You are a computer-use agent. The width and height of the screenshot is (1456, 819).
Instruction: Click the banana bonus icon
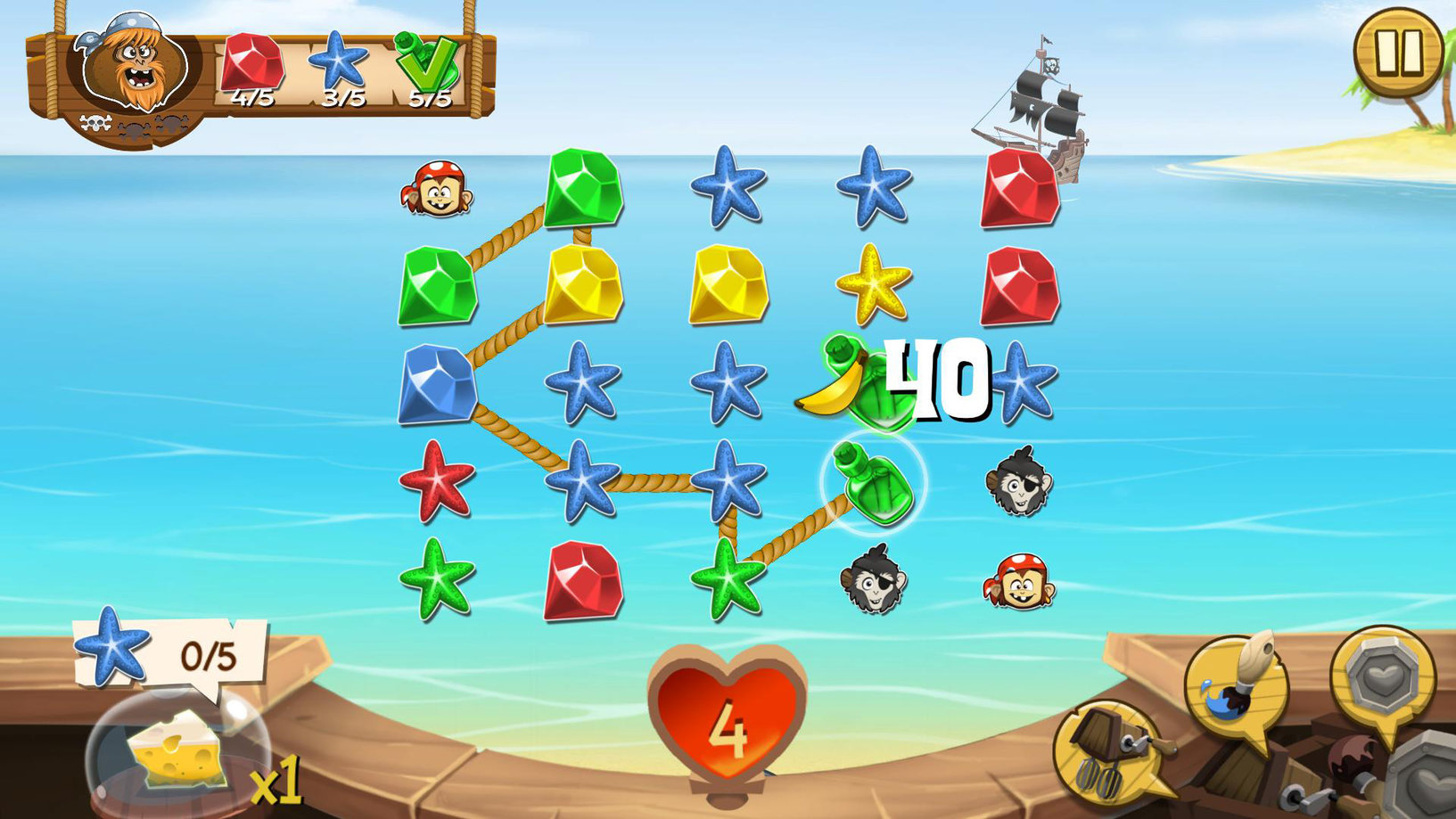point(830,385)
